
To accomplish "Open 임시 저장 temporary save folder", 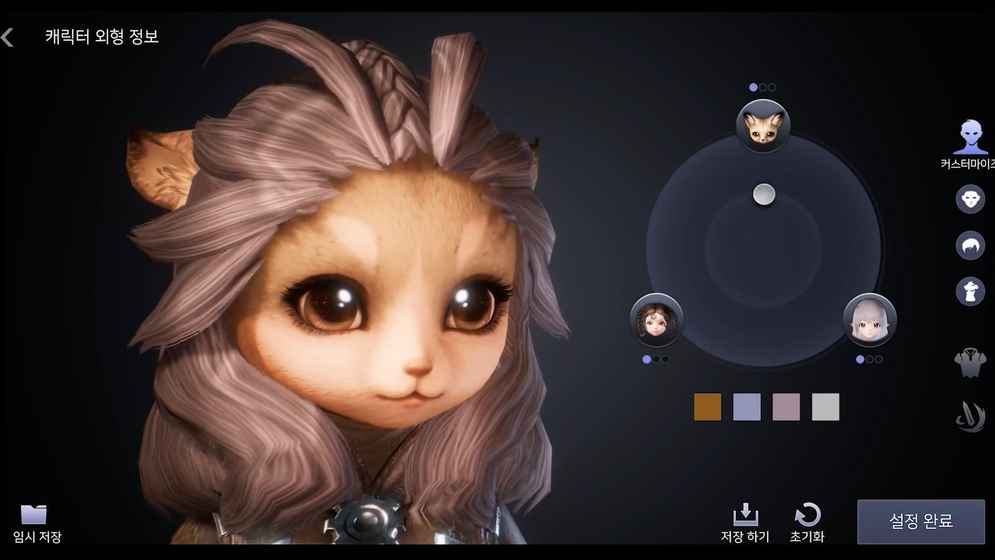I will pyautogui.click(x=36, y=523).
